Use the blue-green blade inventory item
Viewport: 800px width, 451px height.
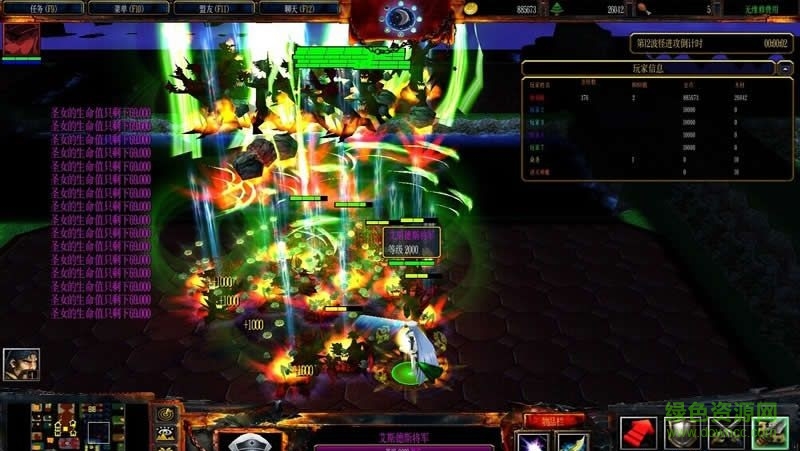click(x=573, y=442)
